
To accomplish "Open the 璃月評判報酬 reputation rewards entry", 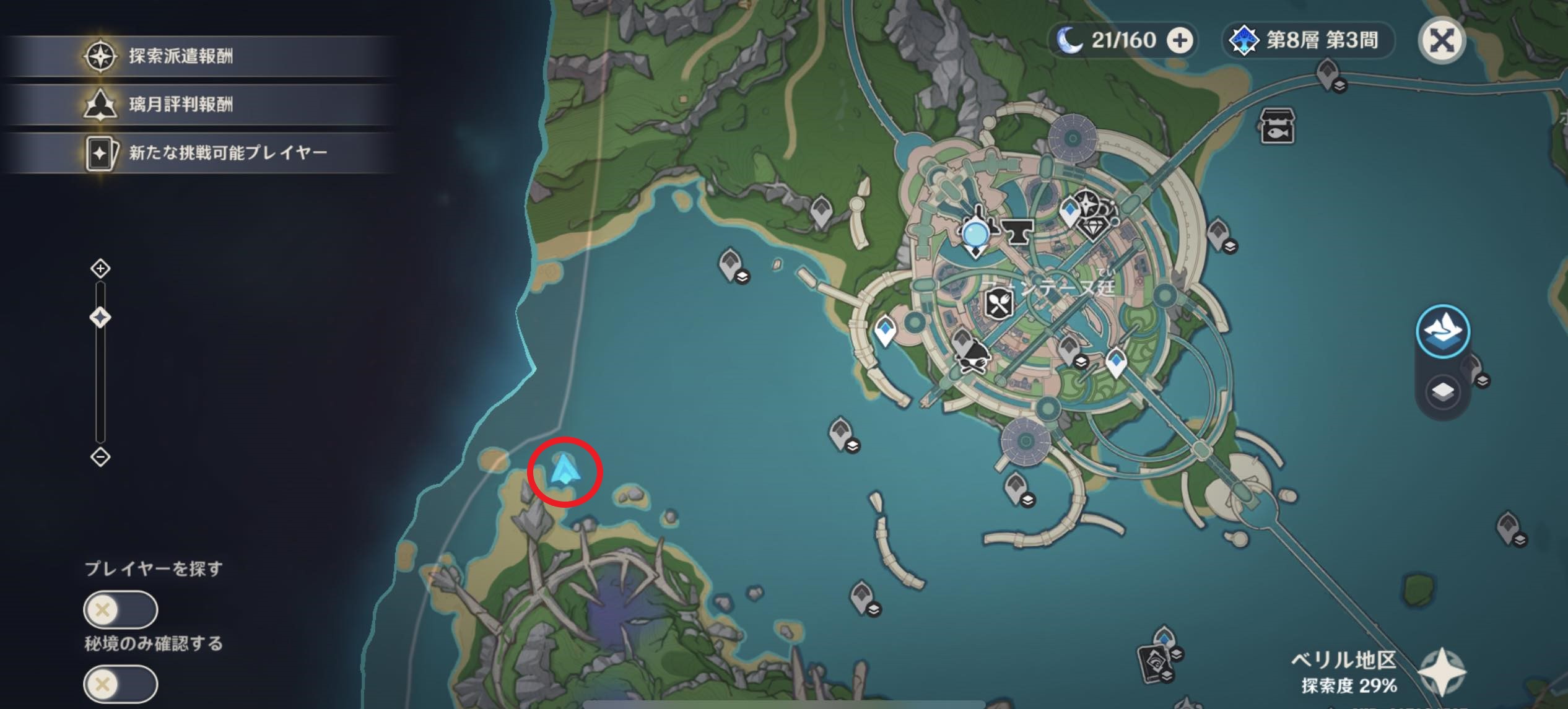I will coord(180,104).
